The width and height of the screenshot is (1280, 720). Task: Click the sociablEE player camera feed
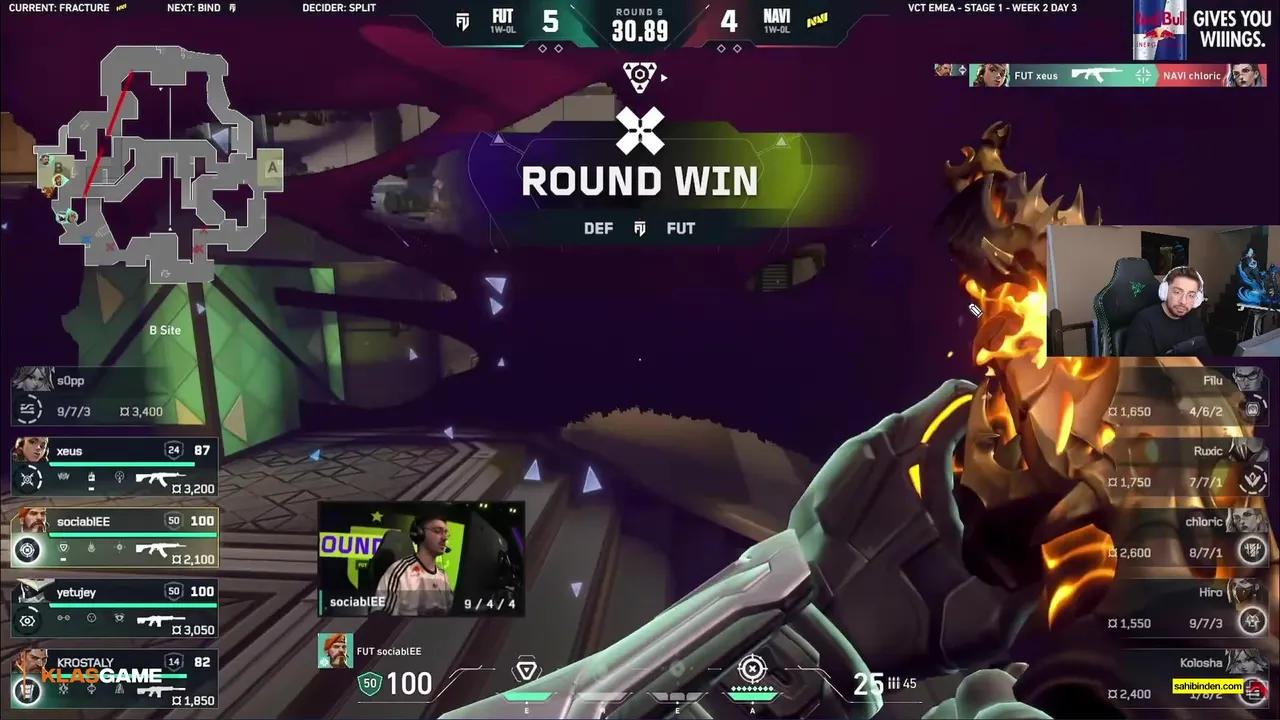421,558
